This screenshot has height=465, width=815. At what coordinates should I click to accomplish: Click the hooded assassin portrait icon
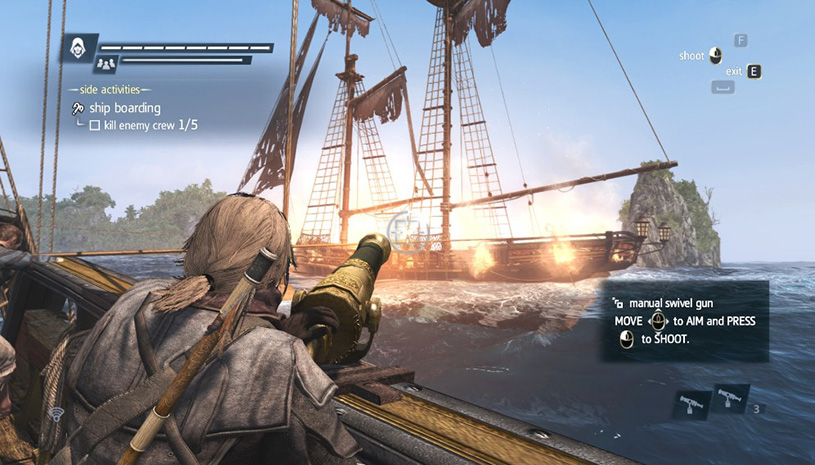(77, 47)
